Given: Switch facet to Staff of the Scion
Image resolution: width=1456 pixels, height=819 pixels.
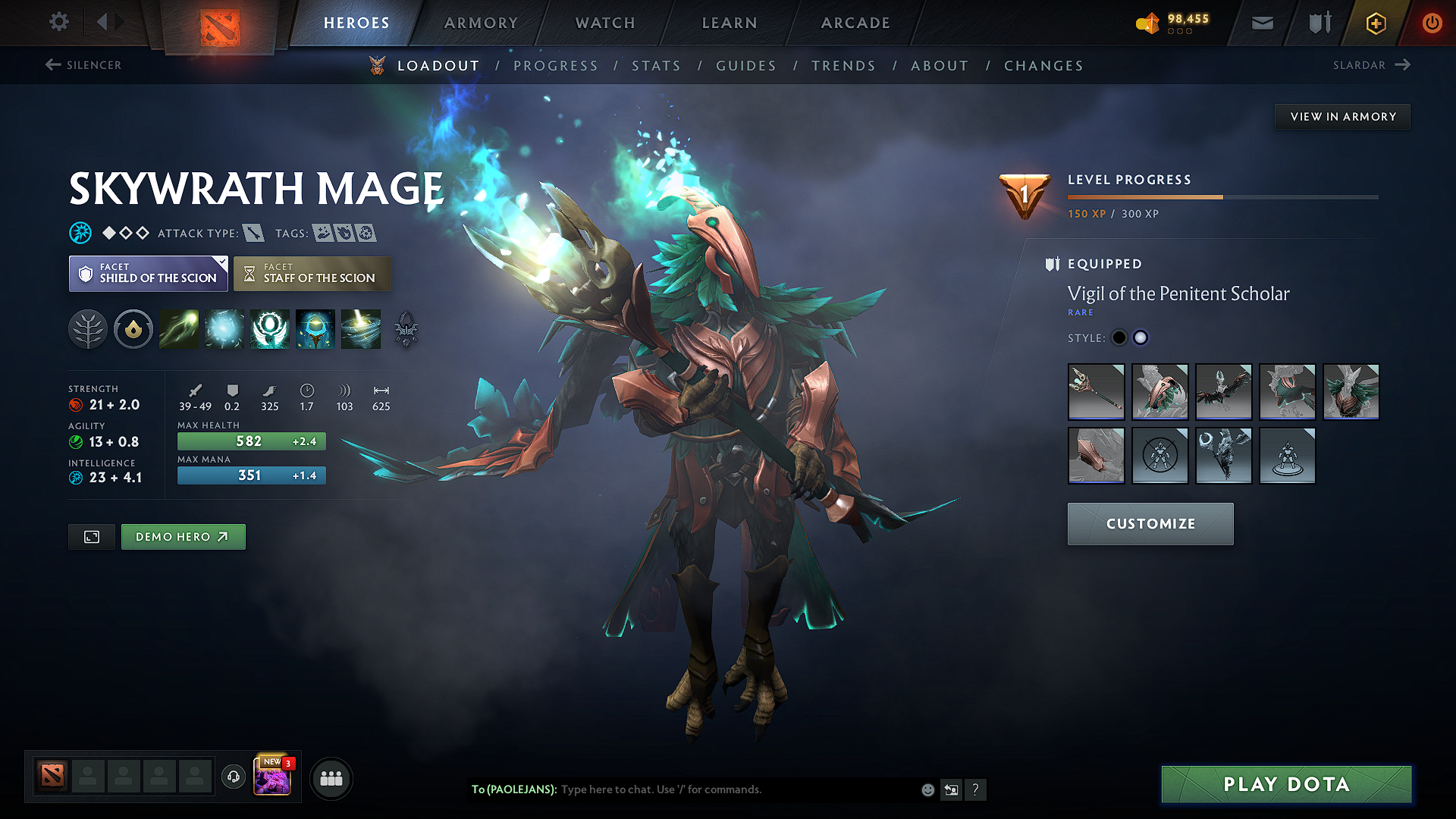Looking at the screenshot, I should click(312, 273).
